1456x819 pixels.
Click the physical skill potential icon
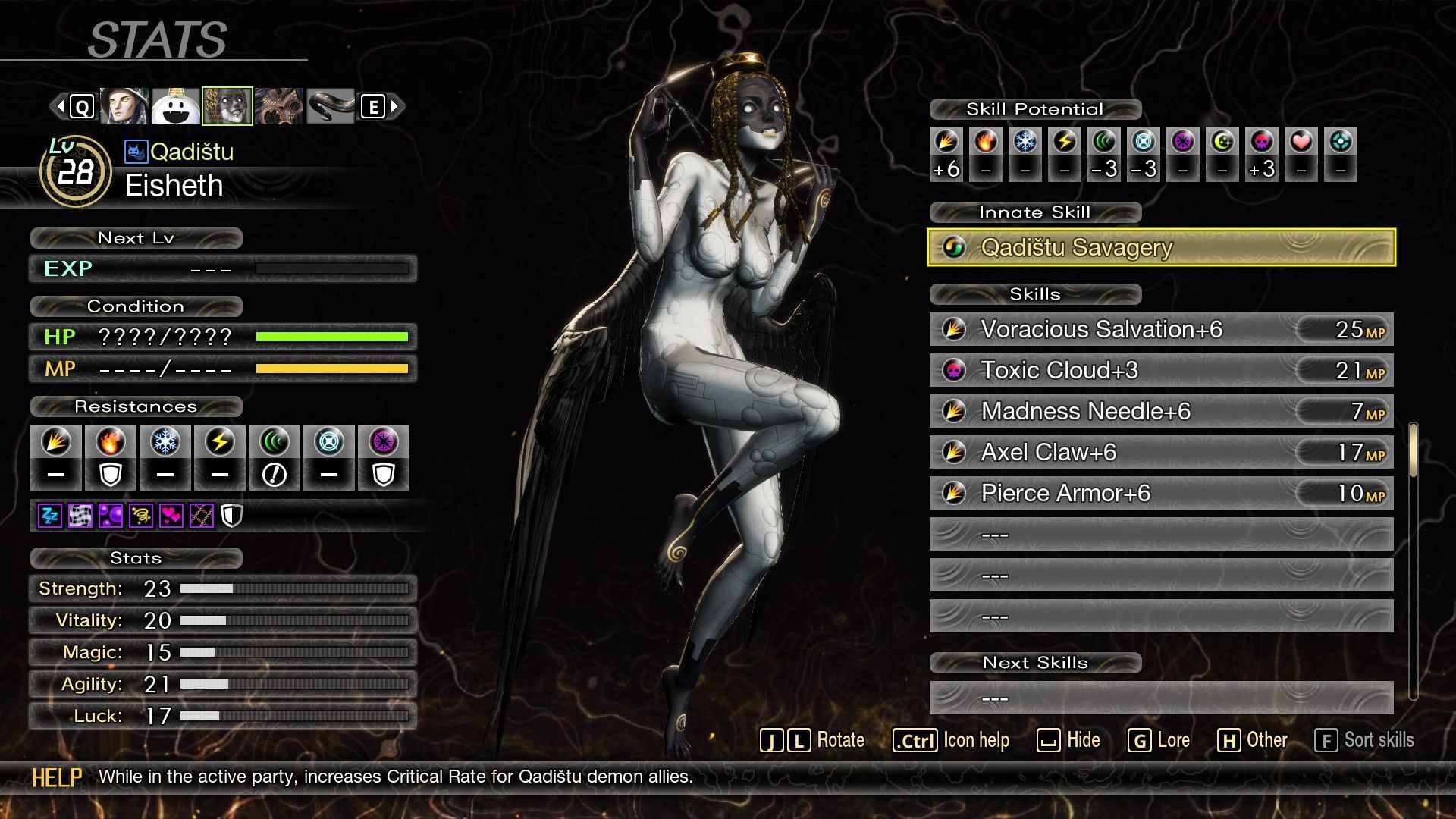pos(946,142)
